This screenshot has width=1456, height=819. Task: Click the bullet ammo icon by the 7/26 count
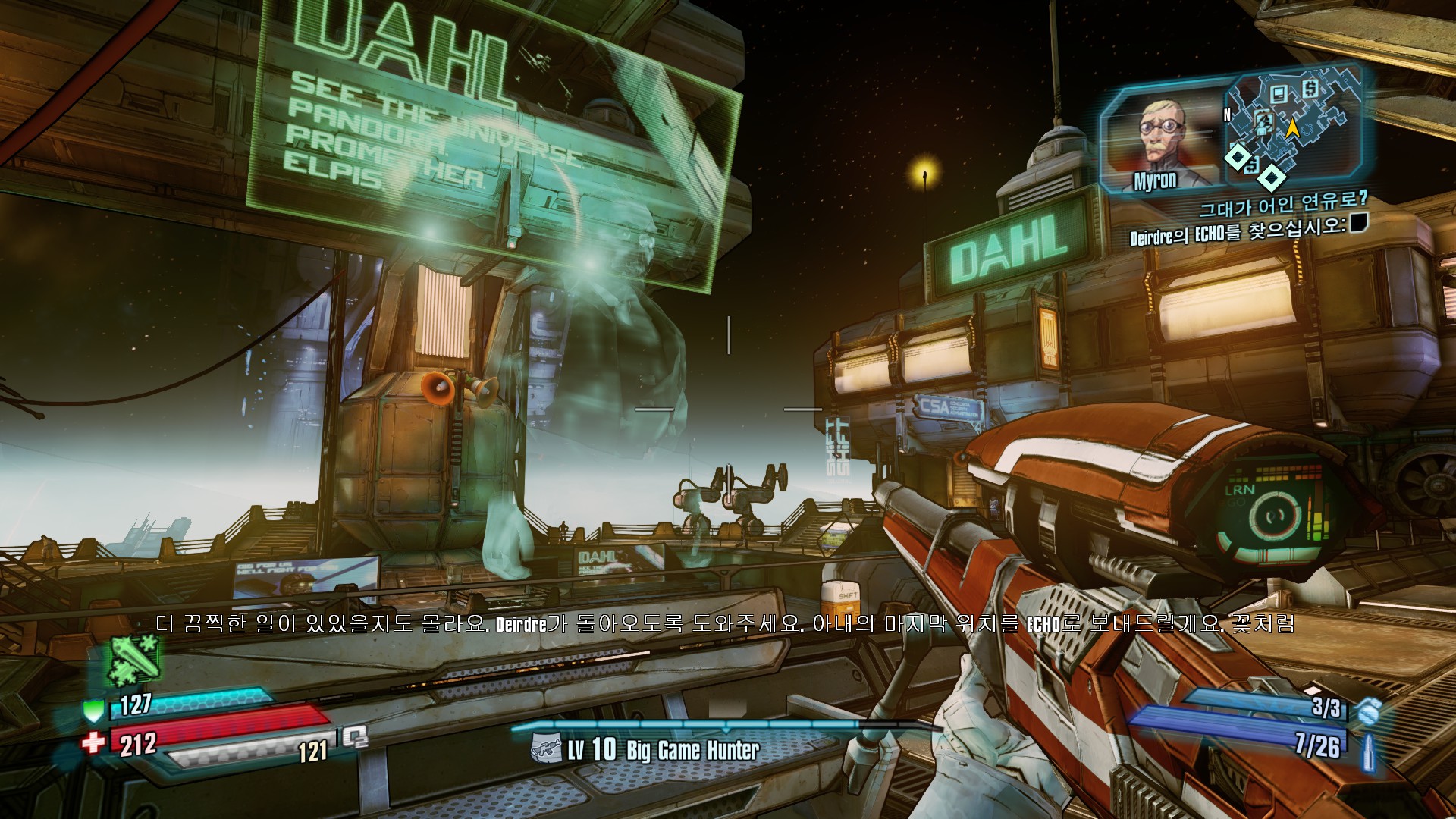(x=1367, y=752)
